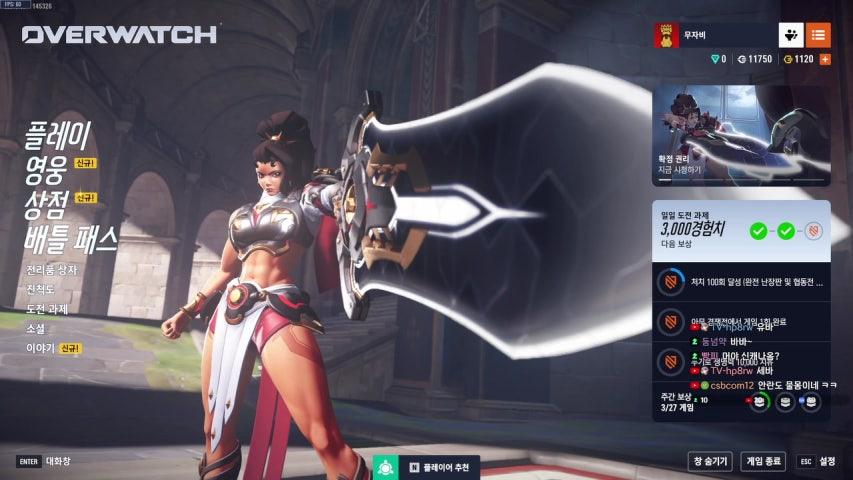Image resolution: width=853 pixels, height=480 pixels.
Task: Open 도전 과제 (Challenges) menu entry
Action: [47, 309]
